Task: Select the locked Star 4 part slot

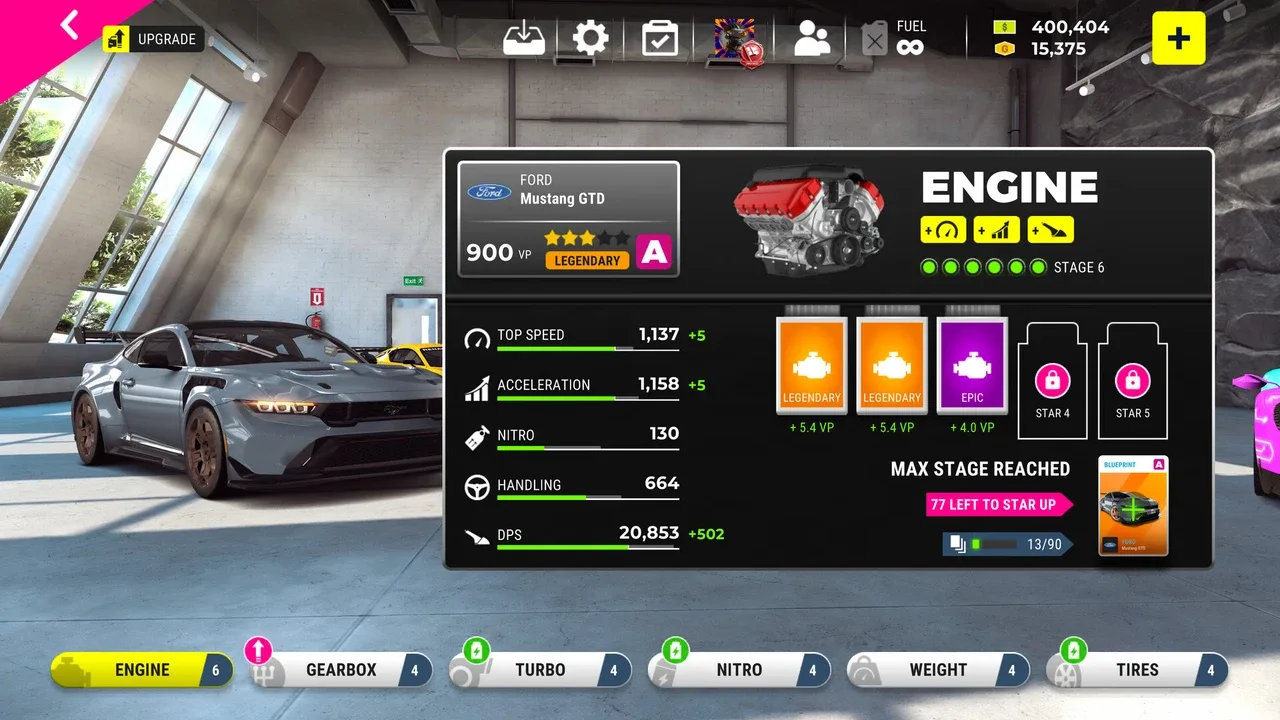Action: 1052,382
